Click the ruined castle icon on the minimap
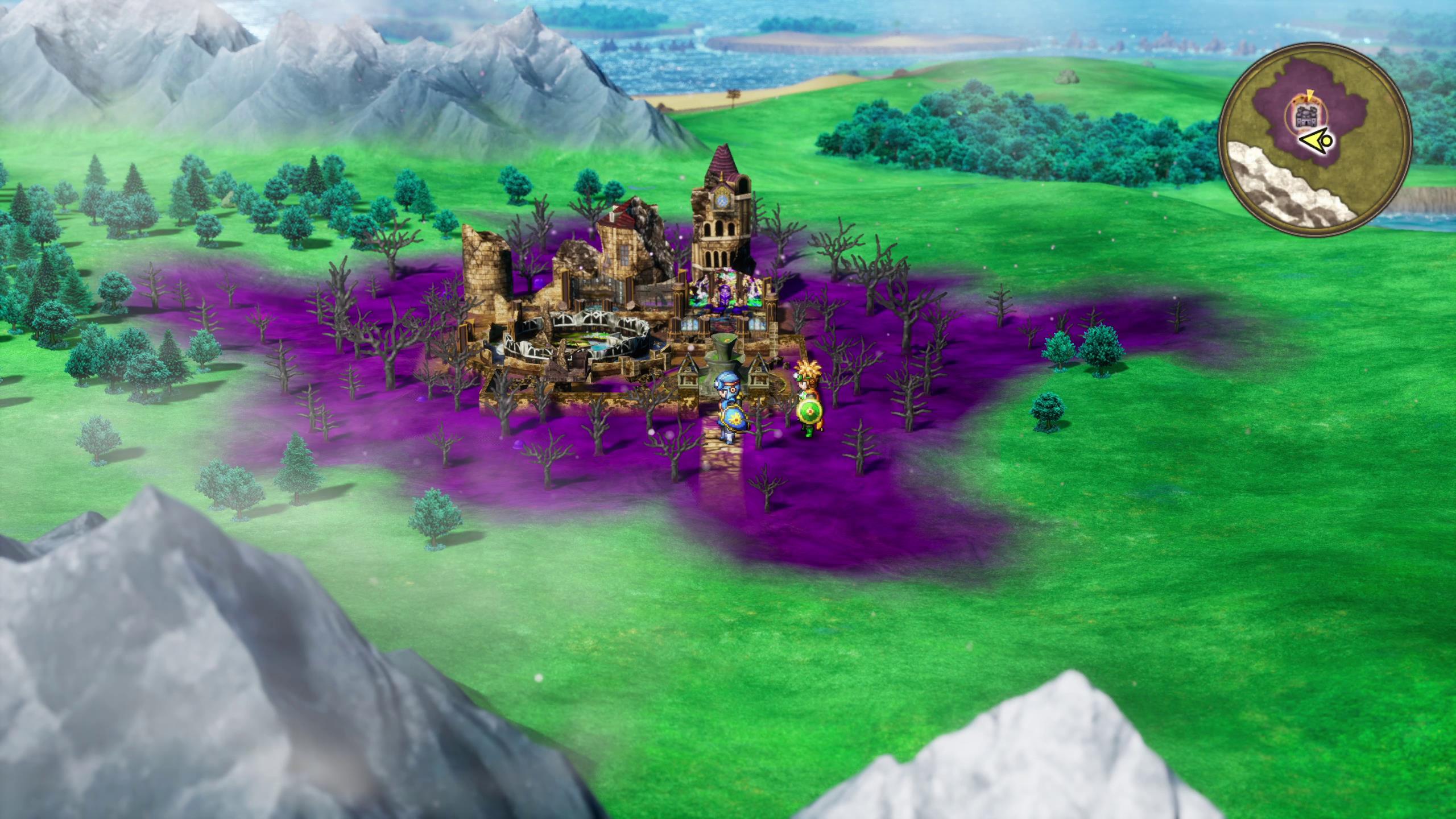The height and width of the screenshot is (819, 1456). (x=1306, y=115)
